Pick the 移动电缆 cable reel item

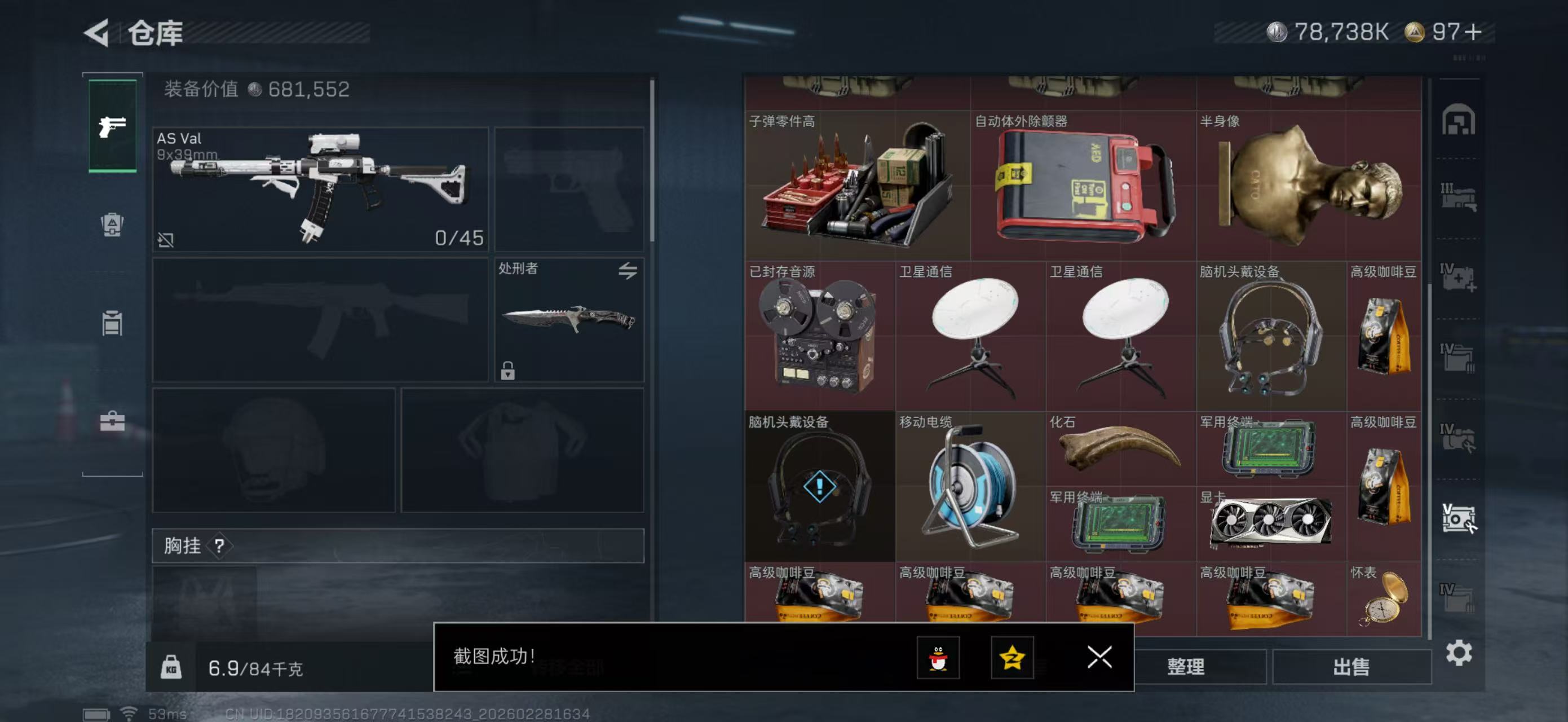point(970,486)
